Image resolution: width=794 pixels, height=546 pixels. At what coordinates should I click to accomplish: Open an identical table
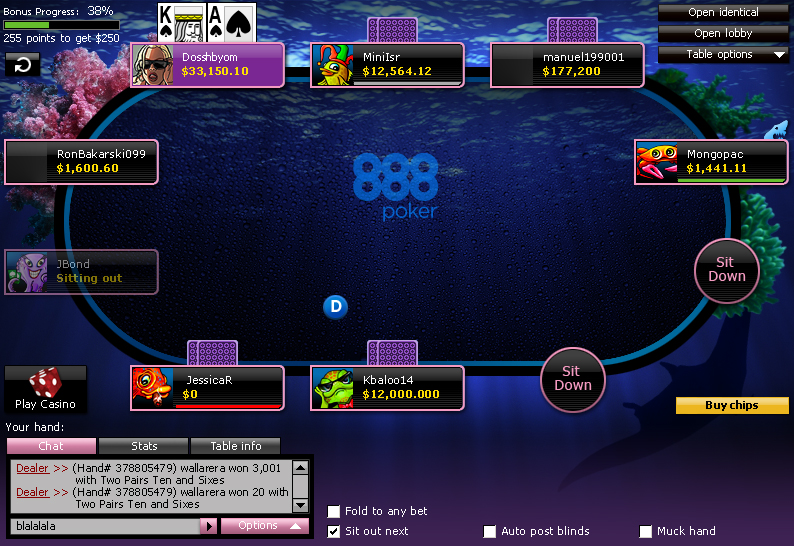click(x=723, y=12)
